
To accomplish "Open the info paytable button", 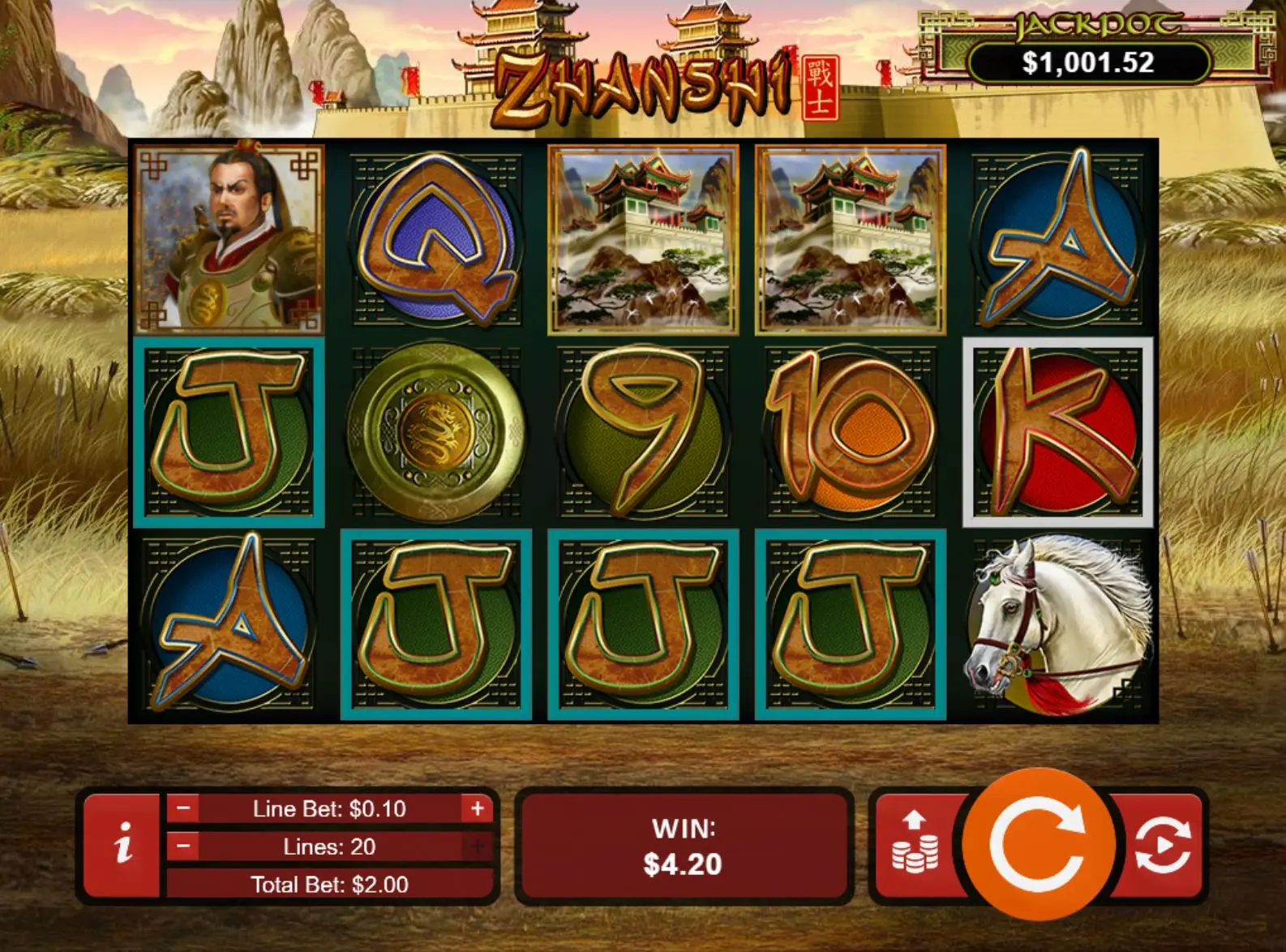I will point(122,845).
